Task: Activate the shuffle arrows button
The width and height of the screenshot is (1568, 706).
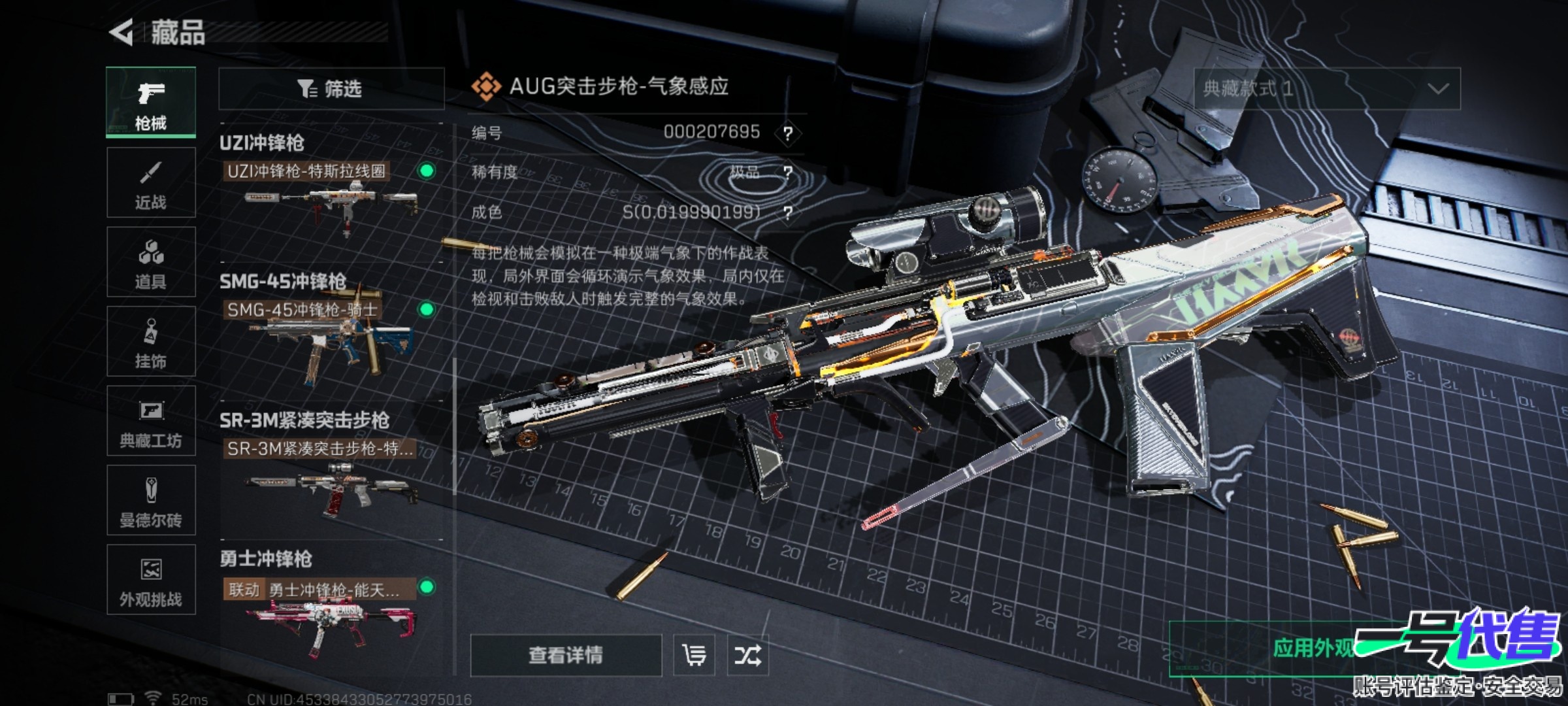Action: pyautogui.click(x=747, y=655)
